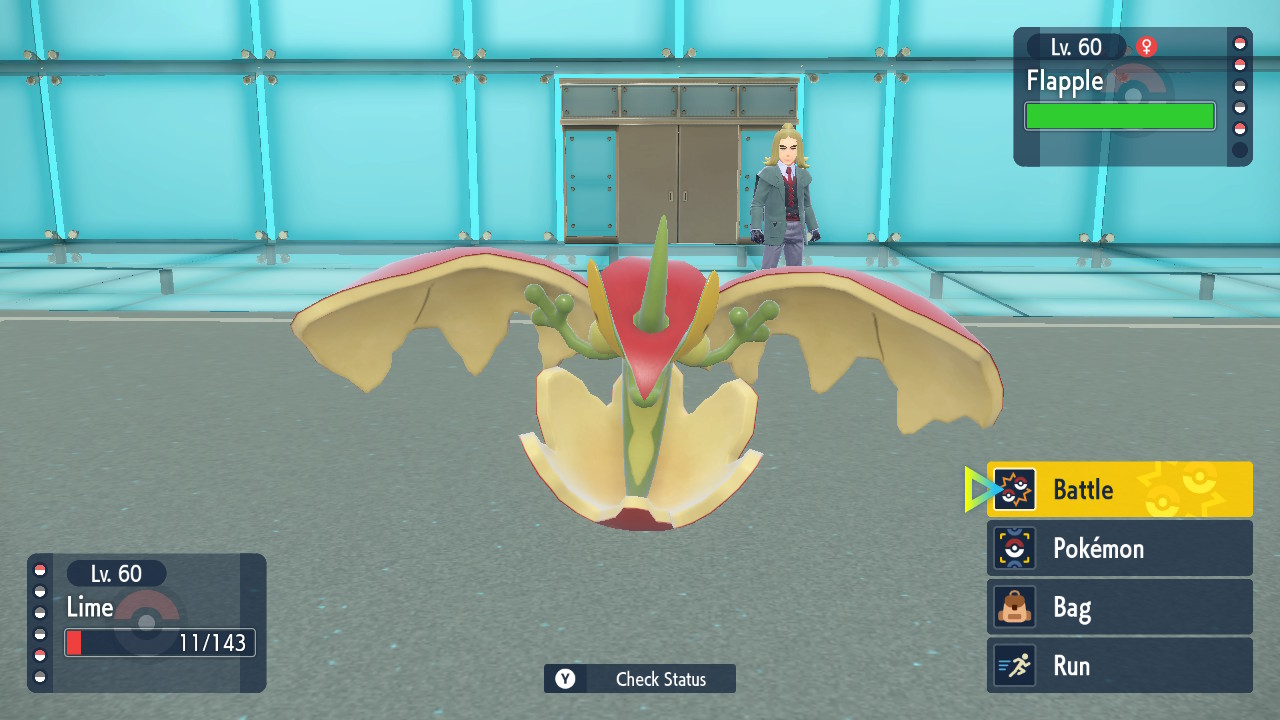Click the Check Status button
The width and height of the screenshot is (1280, 720).
coord(640,679)
